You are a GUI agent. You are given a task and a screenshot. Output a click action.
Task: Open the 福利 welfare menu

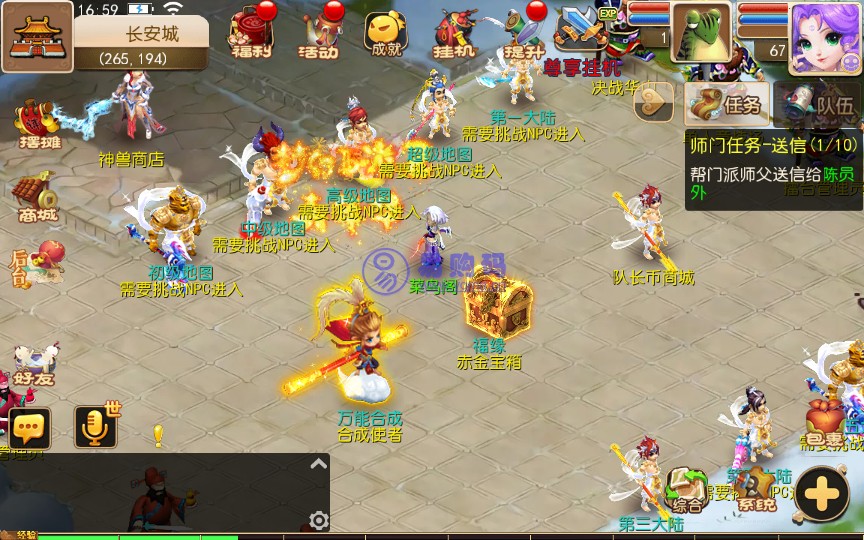coord(250,34)
